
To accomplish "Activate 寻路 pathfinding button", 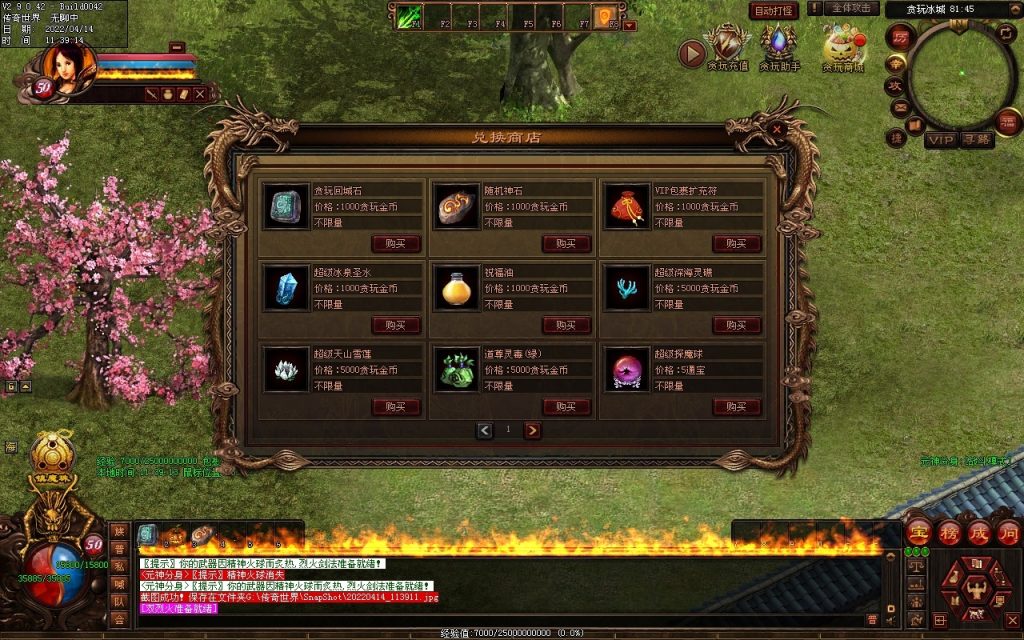I will 977,140.
